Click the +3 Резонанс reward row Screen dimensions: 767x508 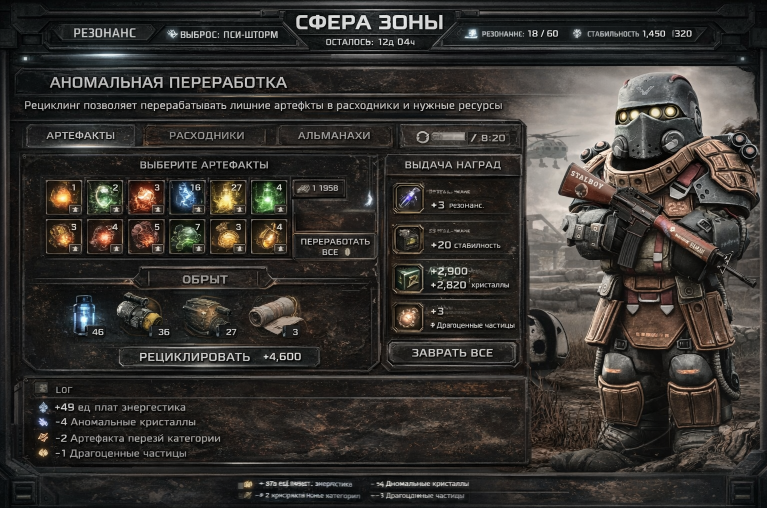pos(450,199)
